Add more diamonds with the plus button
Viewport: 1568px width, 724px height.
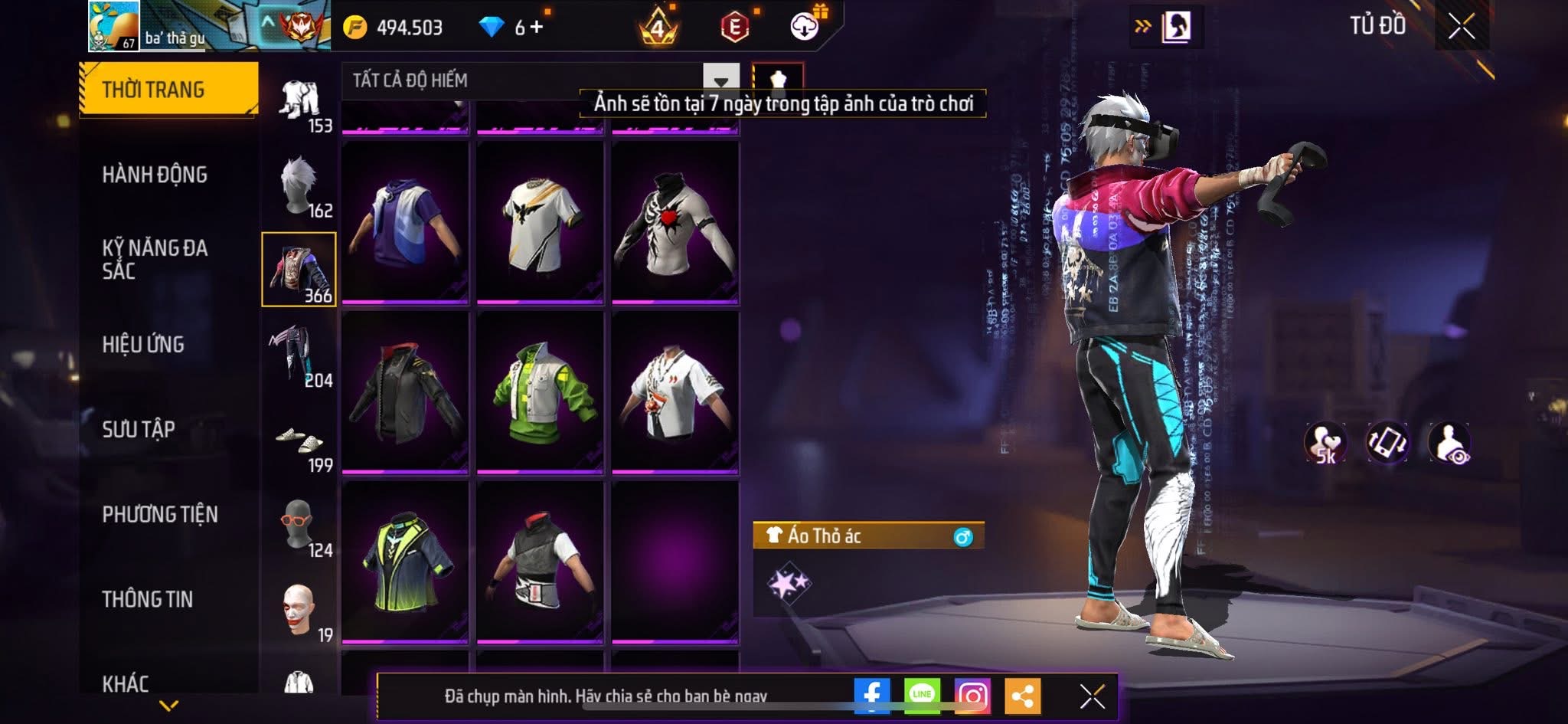(537, 28)
